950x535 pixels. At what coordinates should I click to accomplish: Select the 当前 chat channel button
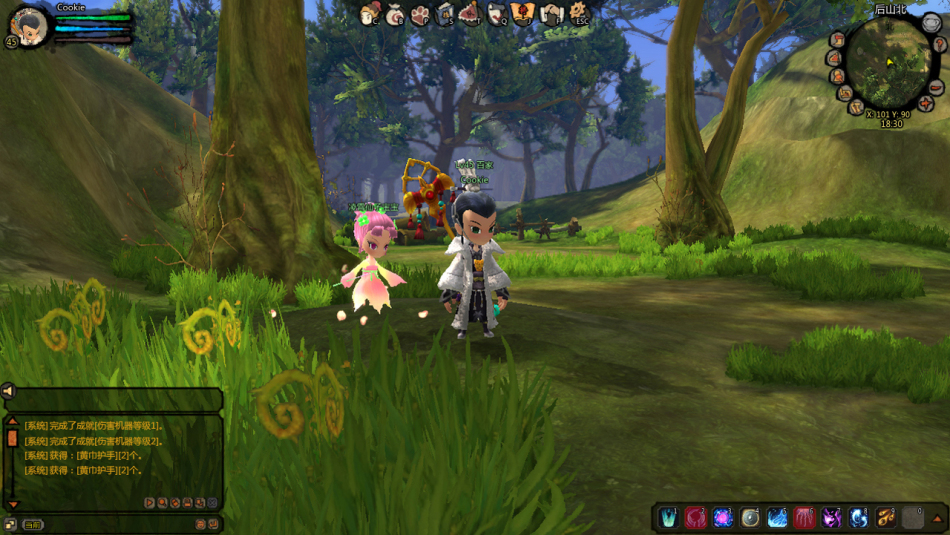click(33, 524)
